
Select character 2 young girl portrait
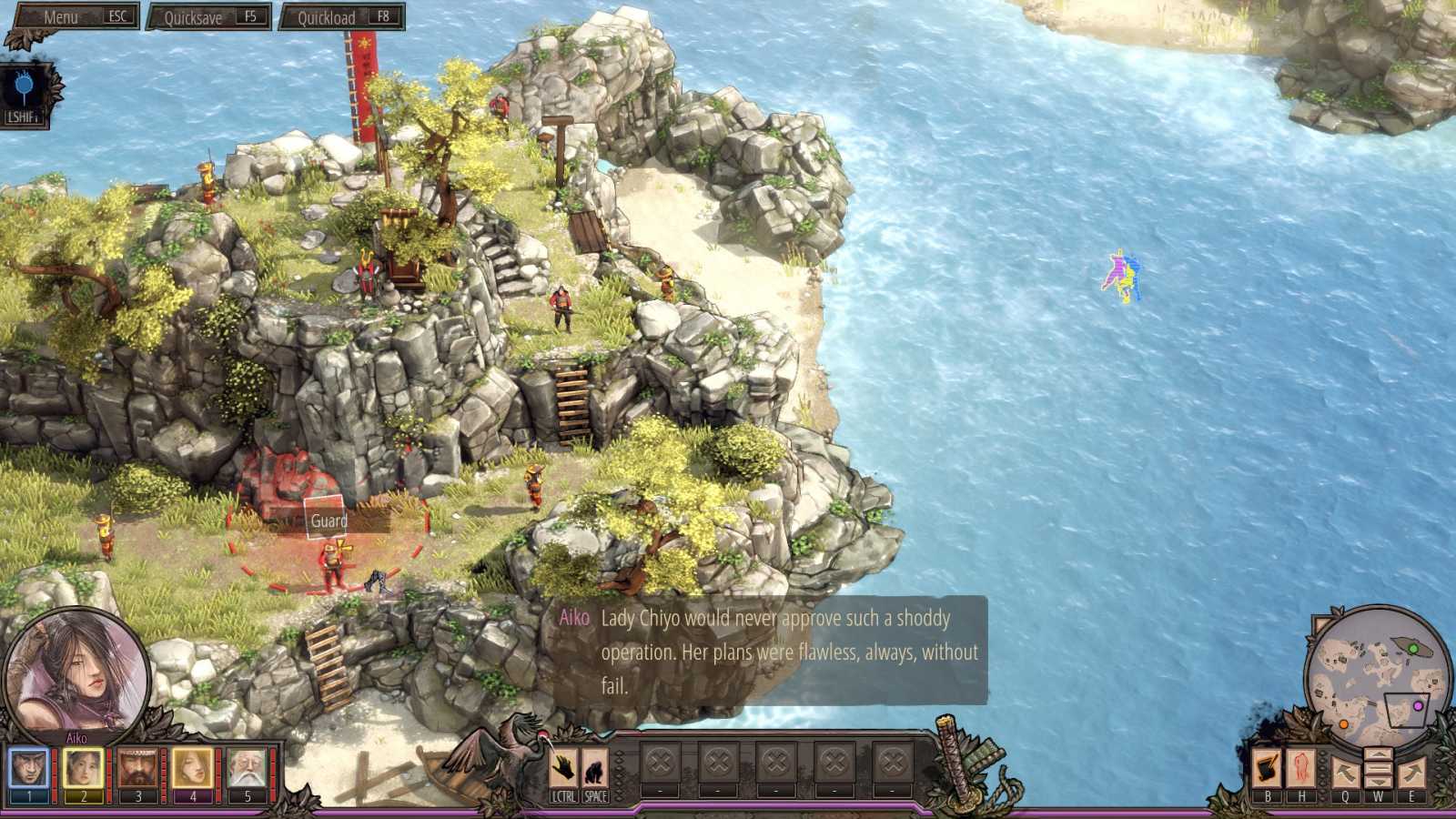pyautogui.click(x=84, y=769)
